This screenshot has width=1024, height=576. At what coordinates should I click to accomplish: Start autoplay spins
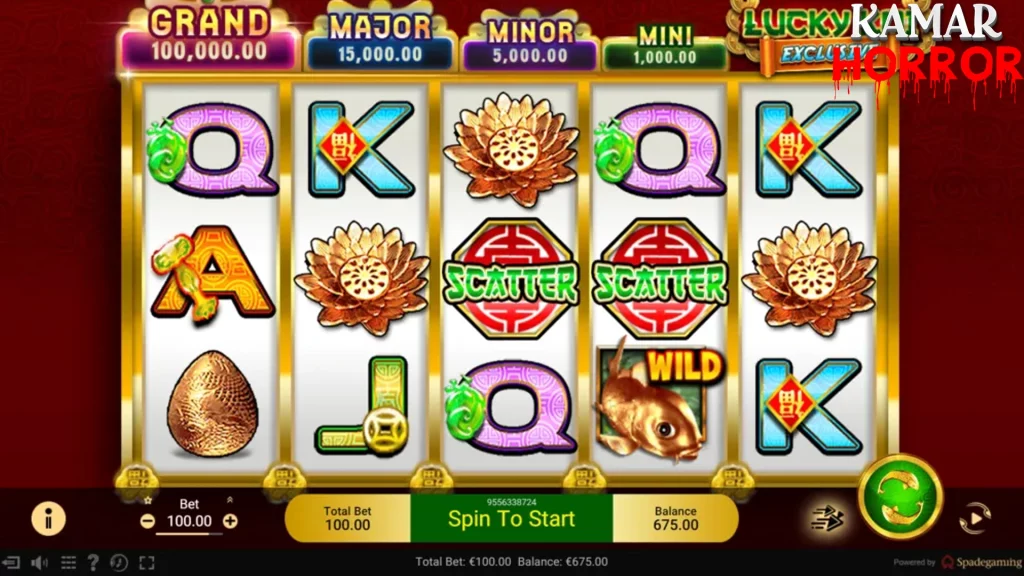(972, 518)
